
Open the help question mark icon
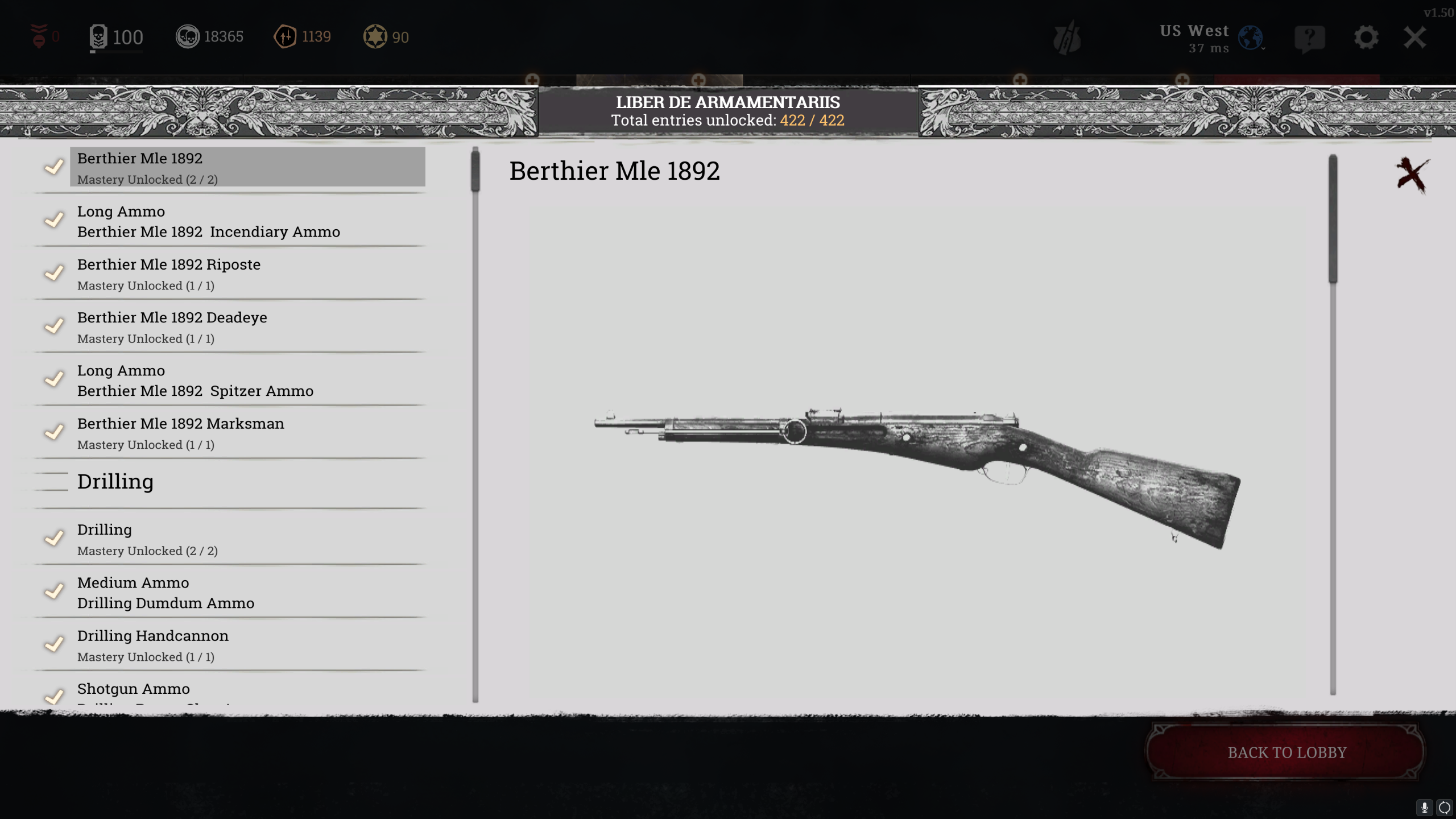coord(1310,36)
